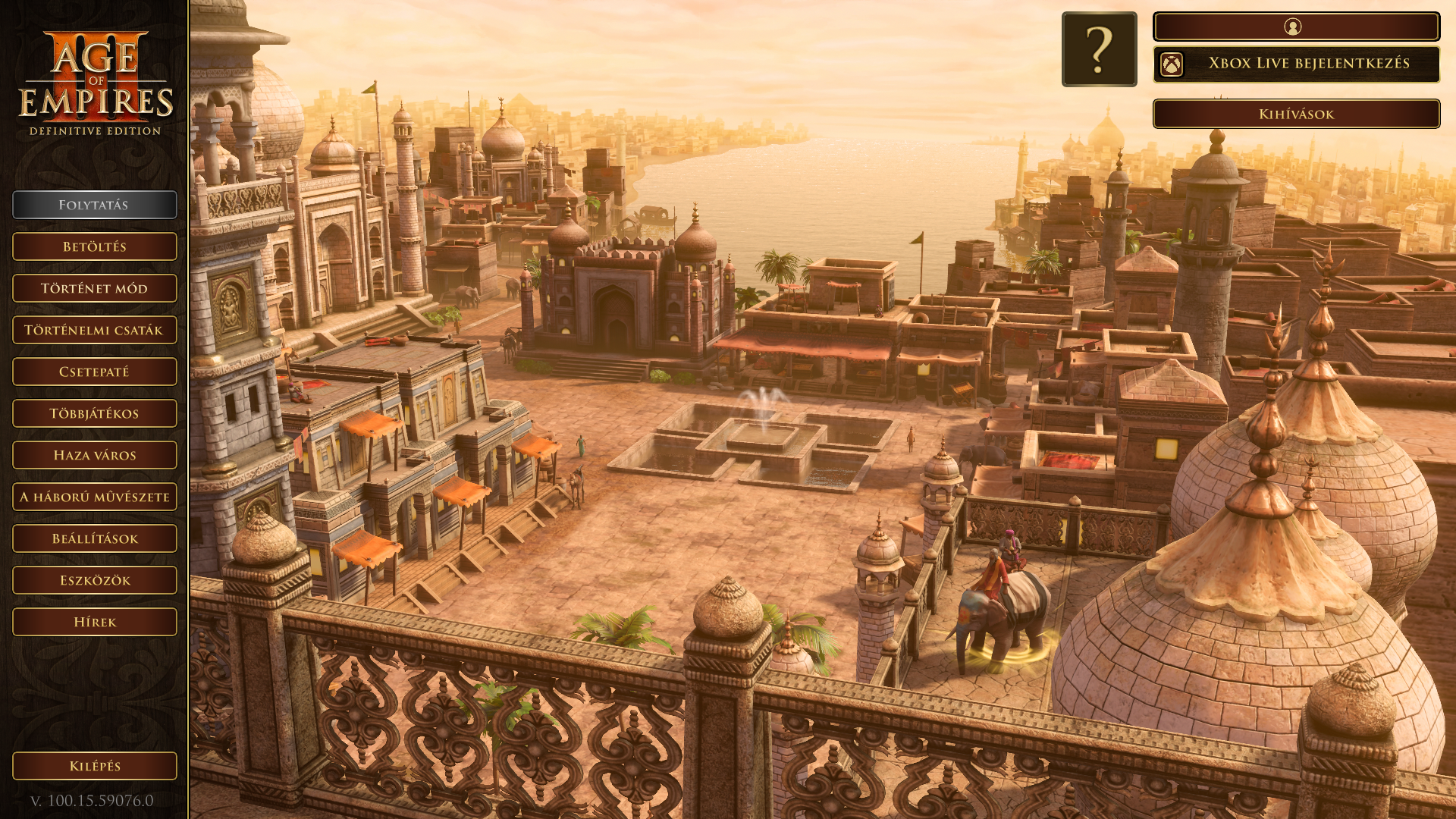
Task: Select Történet Mód story mode
Action: point(95,288)
